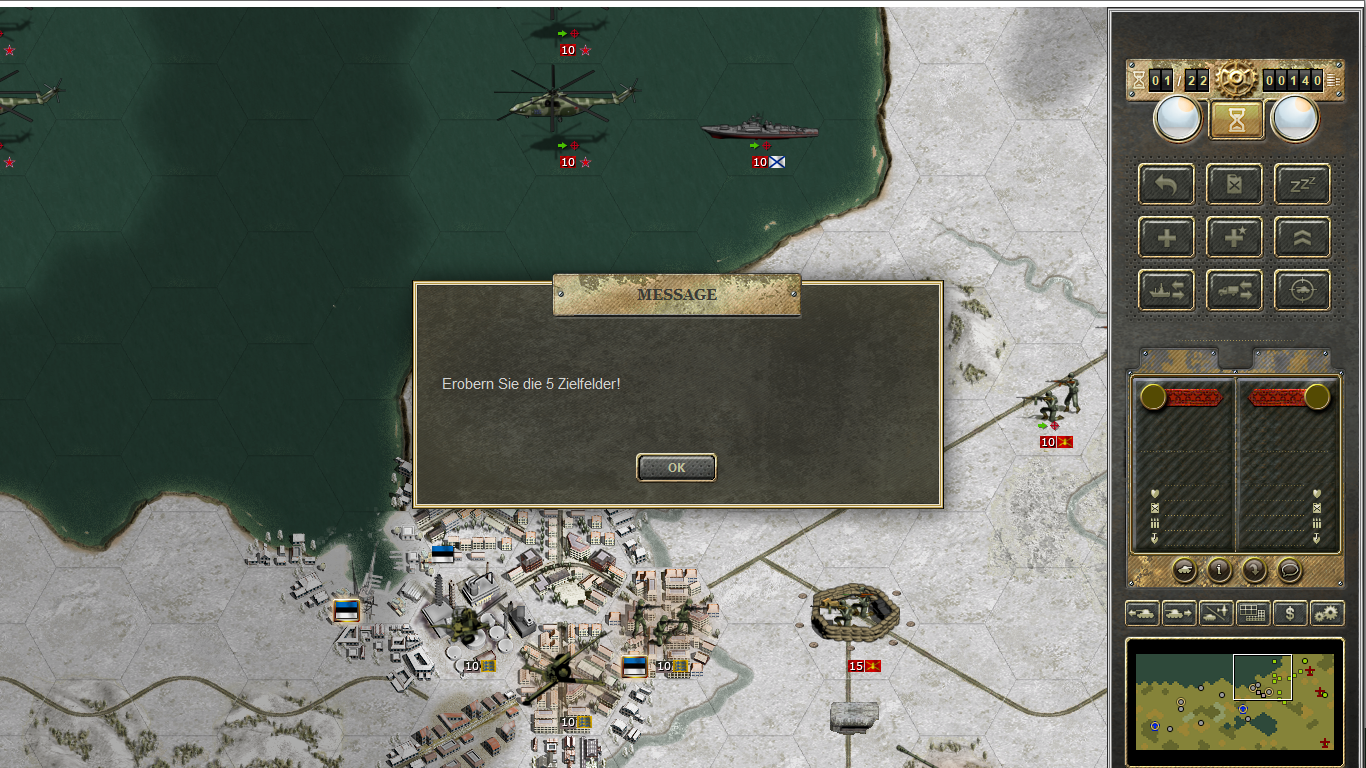Open game options with the gears button

tap(1327, 613)
